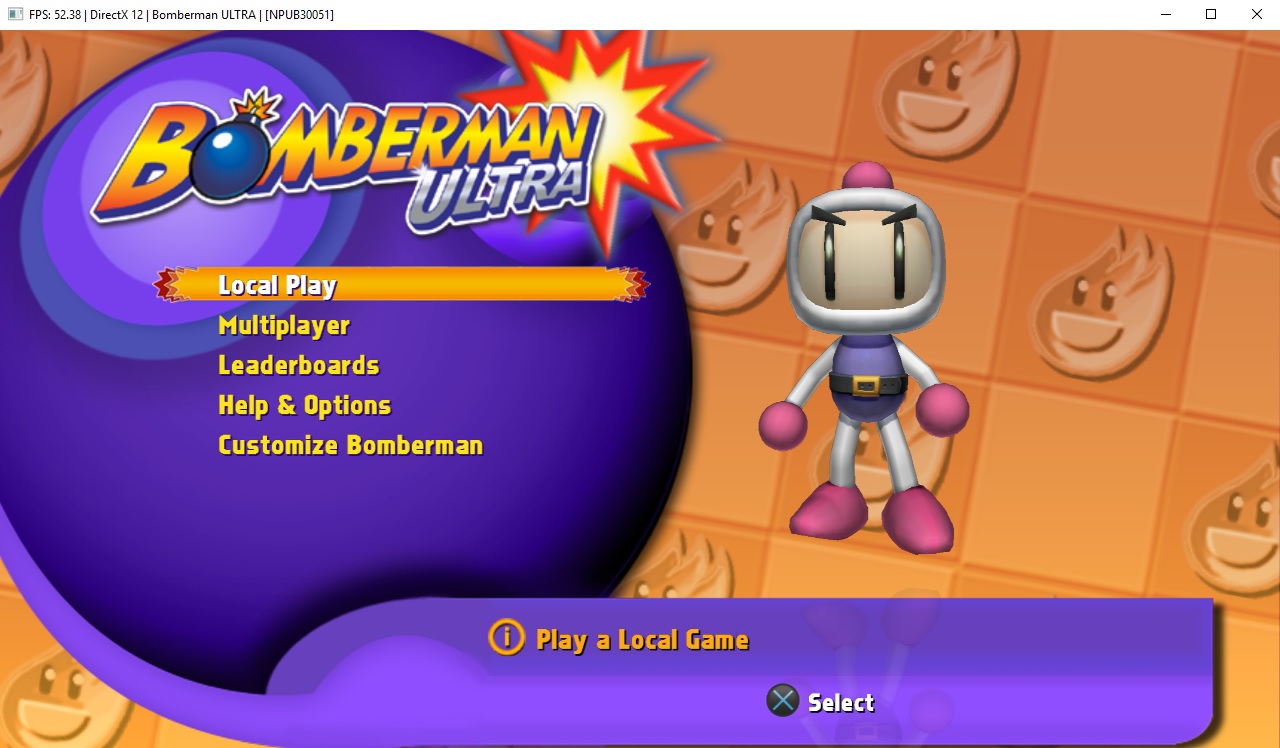1280x748 pixels.
Task: Select the Local Play menu entry
Action: (x=277, y=286)
